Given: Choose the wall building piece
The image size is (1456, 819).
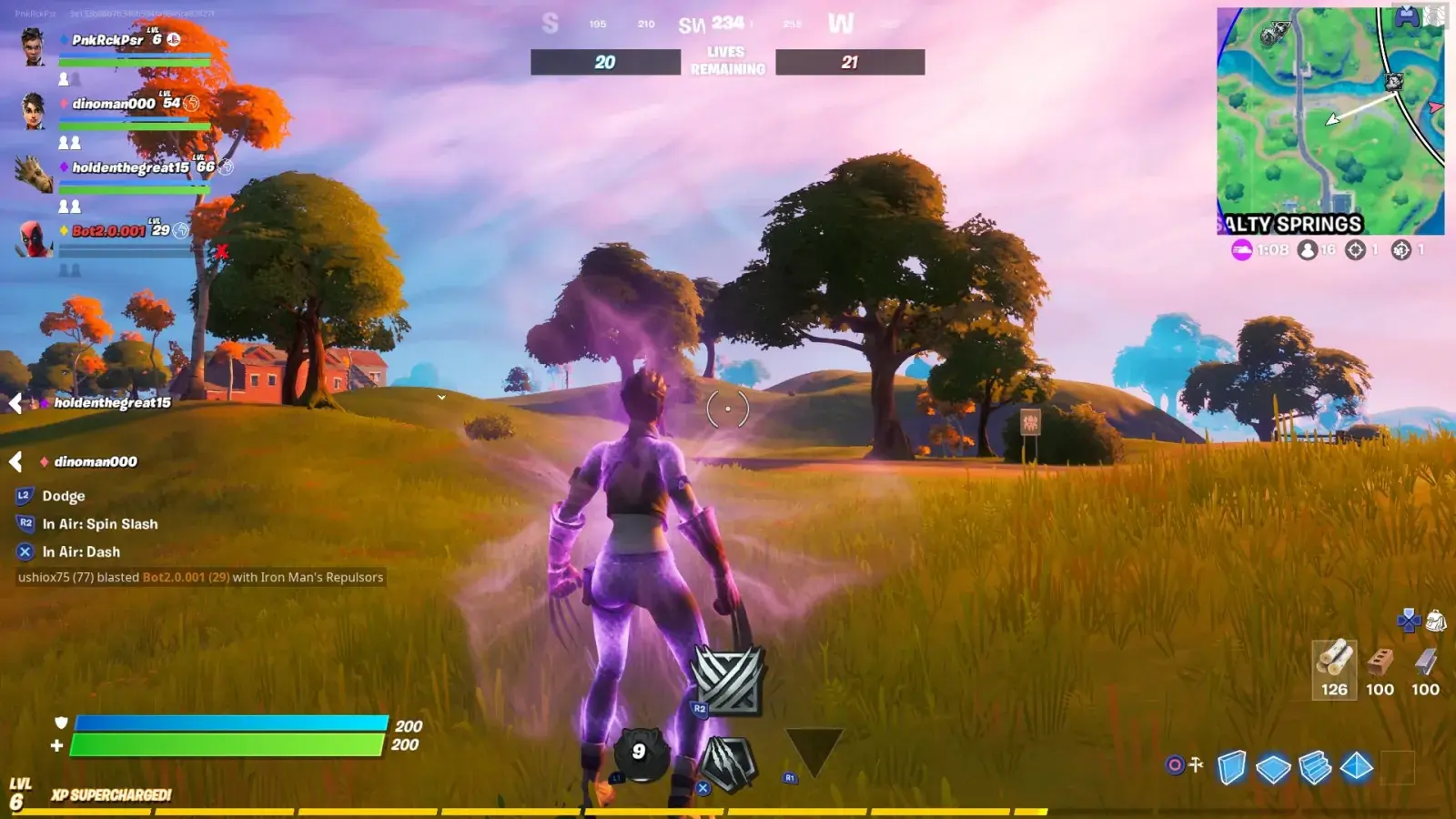Looking at the screenshot, I should pos(1231,767).
